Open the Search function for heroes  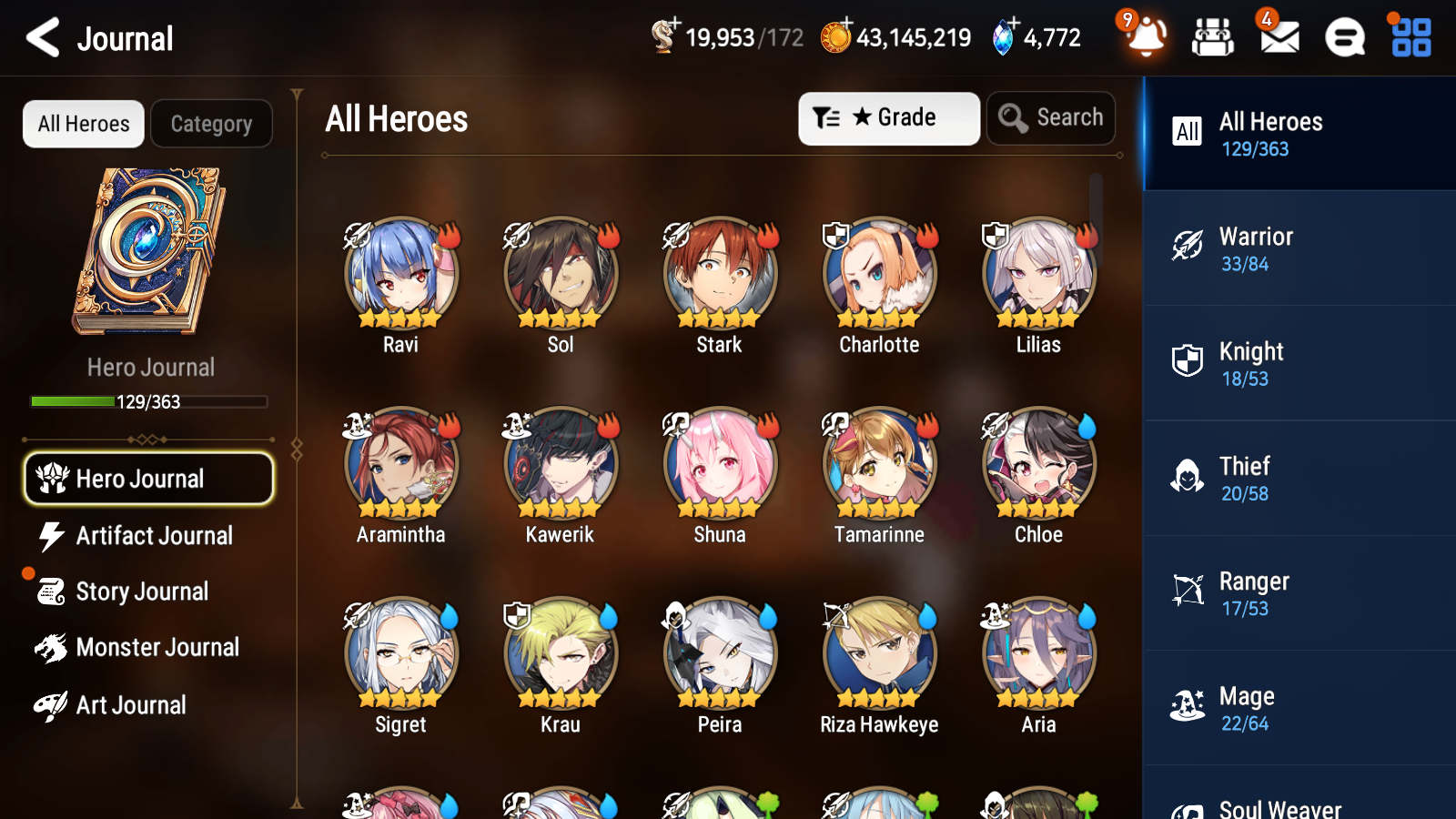coord(1051,117)
